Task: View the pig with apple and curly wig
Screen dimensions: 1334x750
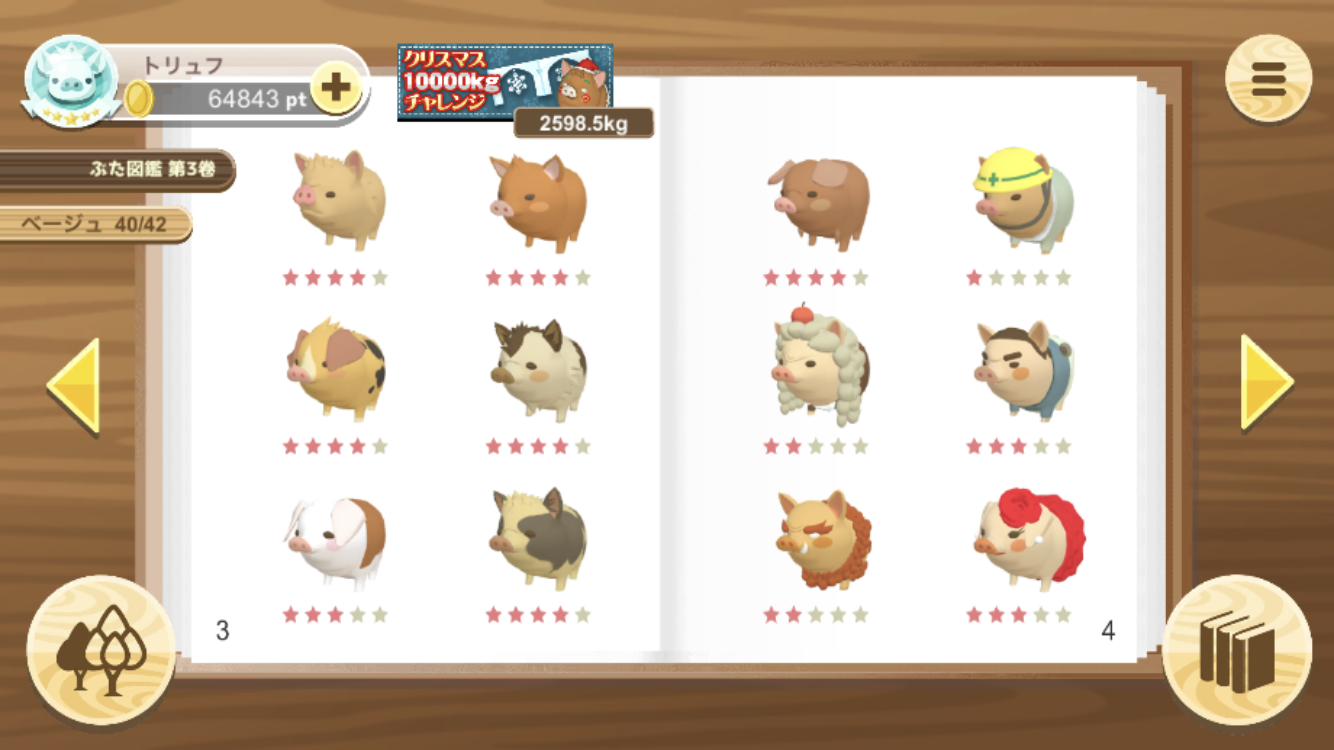Action: coord(819,367)
